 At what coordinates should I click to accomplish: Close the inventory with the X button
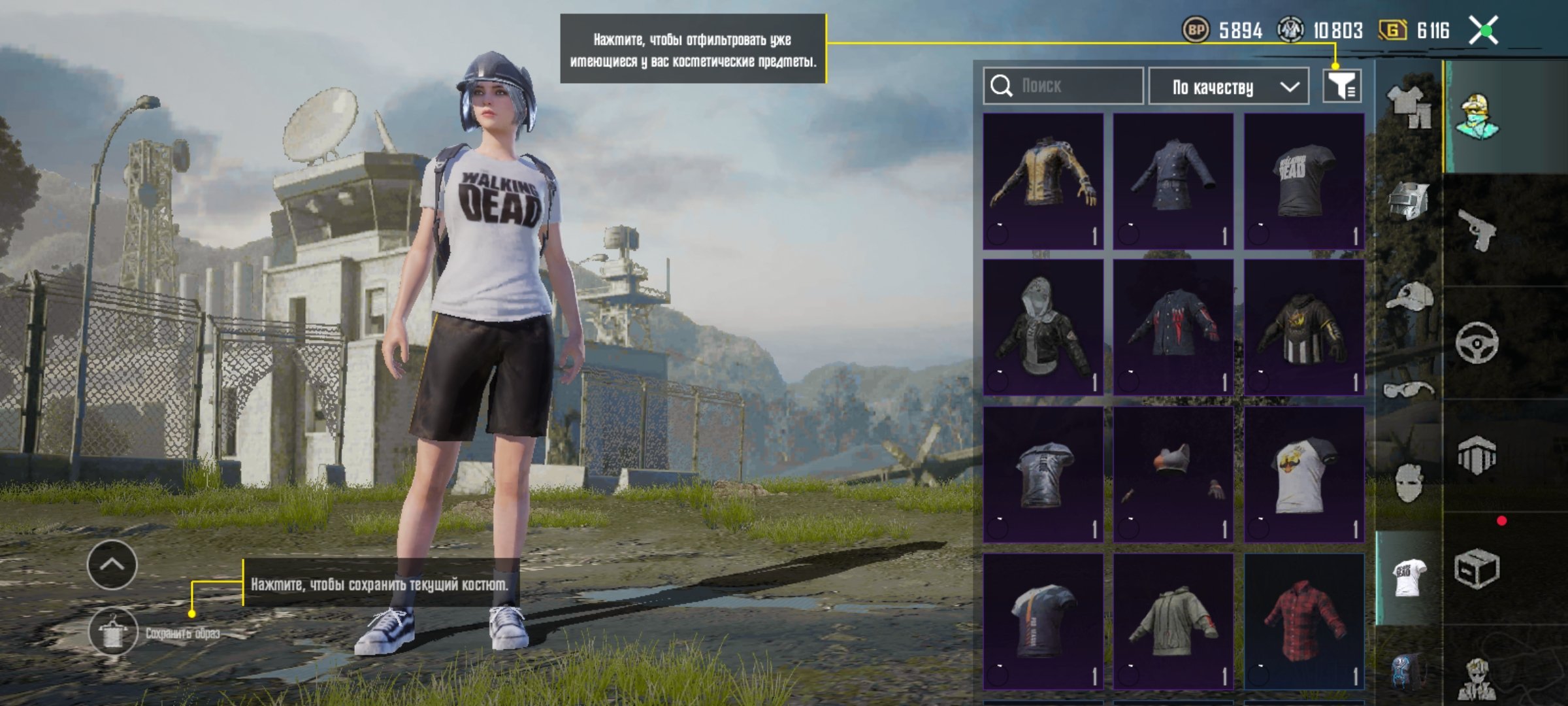(1483, 31)
